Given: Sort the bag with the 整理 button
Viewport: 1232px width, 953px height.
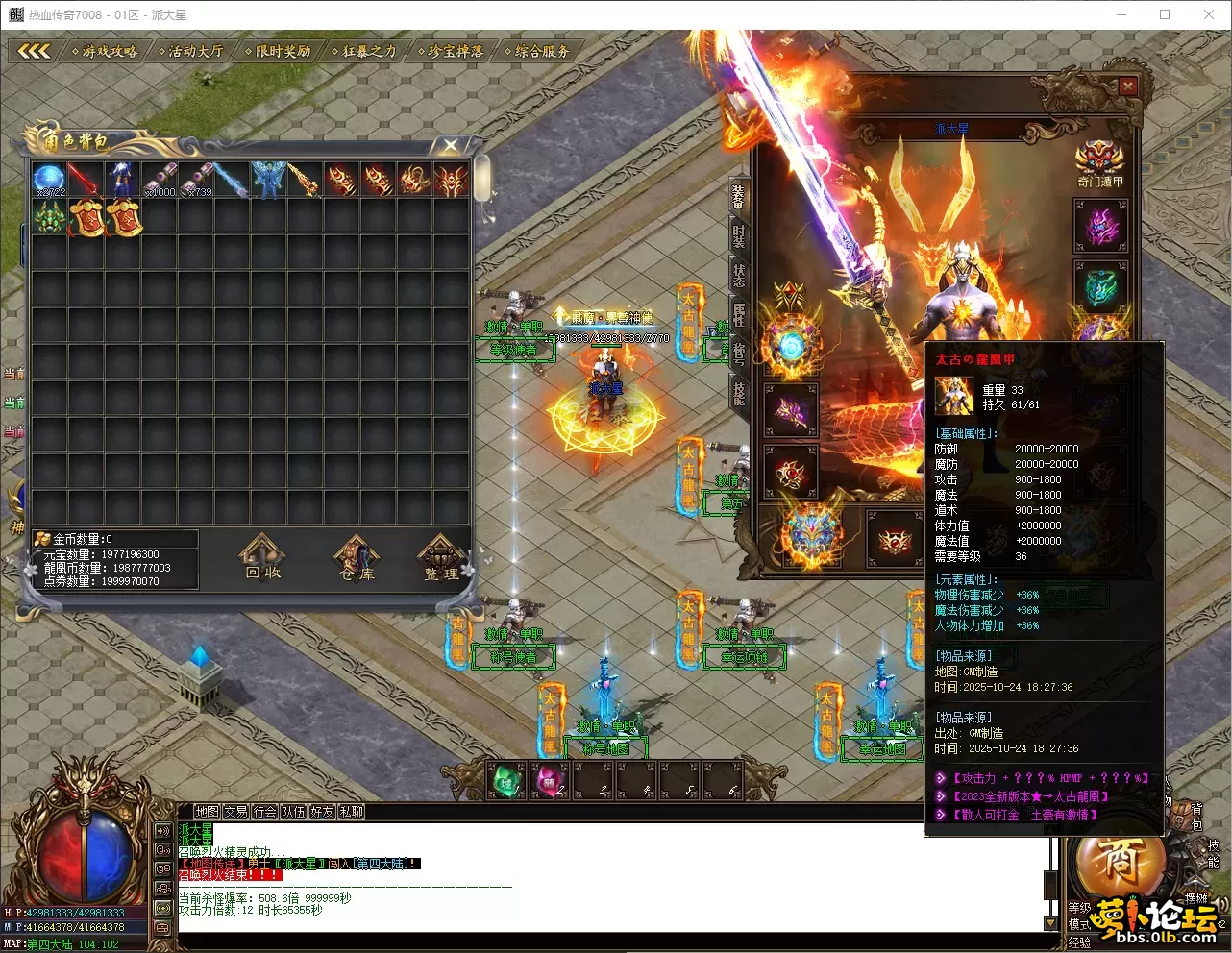Looking at the screenshot, I should 442,558.
